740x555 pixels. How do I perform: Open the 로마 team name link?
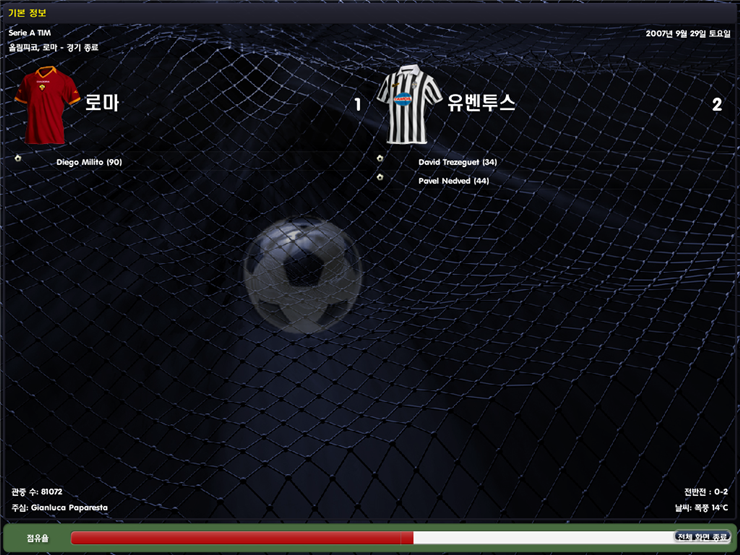click(102, 102)
